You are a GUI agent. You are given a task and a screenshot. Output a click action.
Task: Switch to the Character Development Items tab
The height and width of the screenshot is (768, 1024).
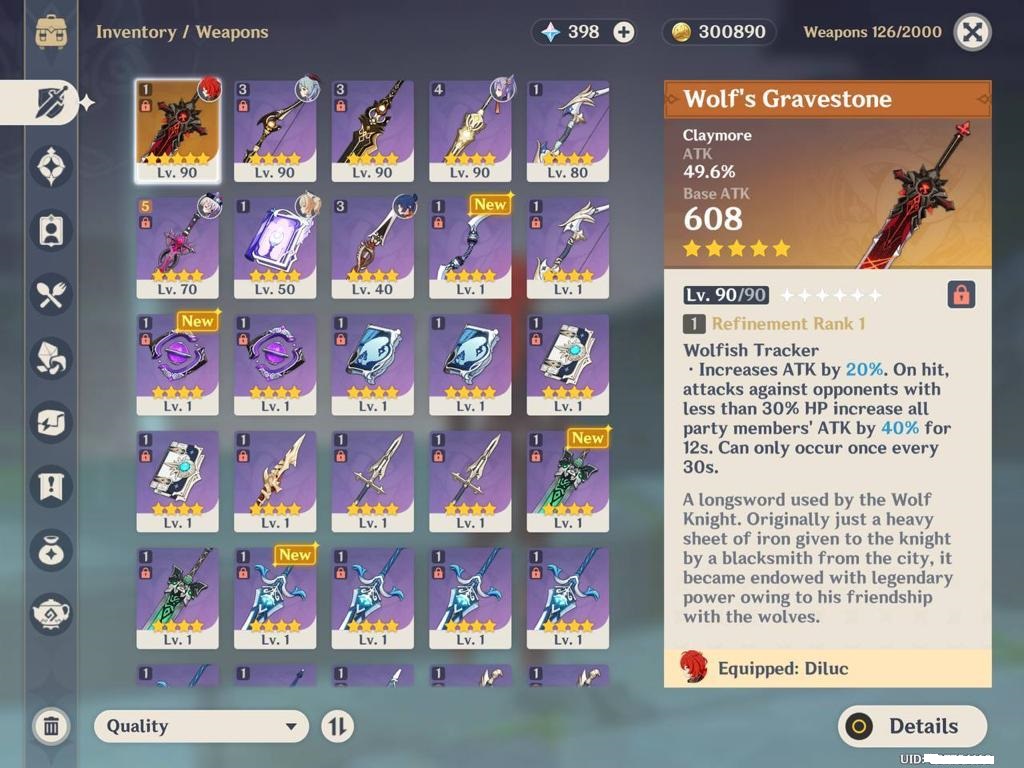click(52, 229)
